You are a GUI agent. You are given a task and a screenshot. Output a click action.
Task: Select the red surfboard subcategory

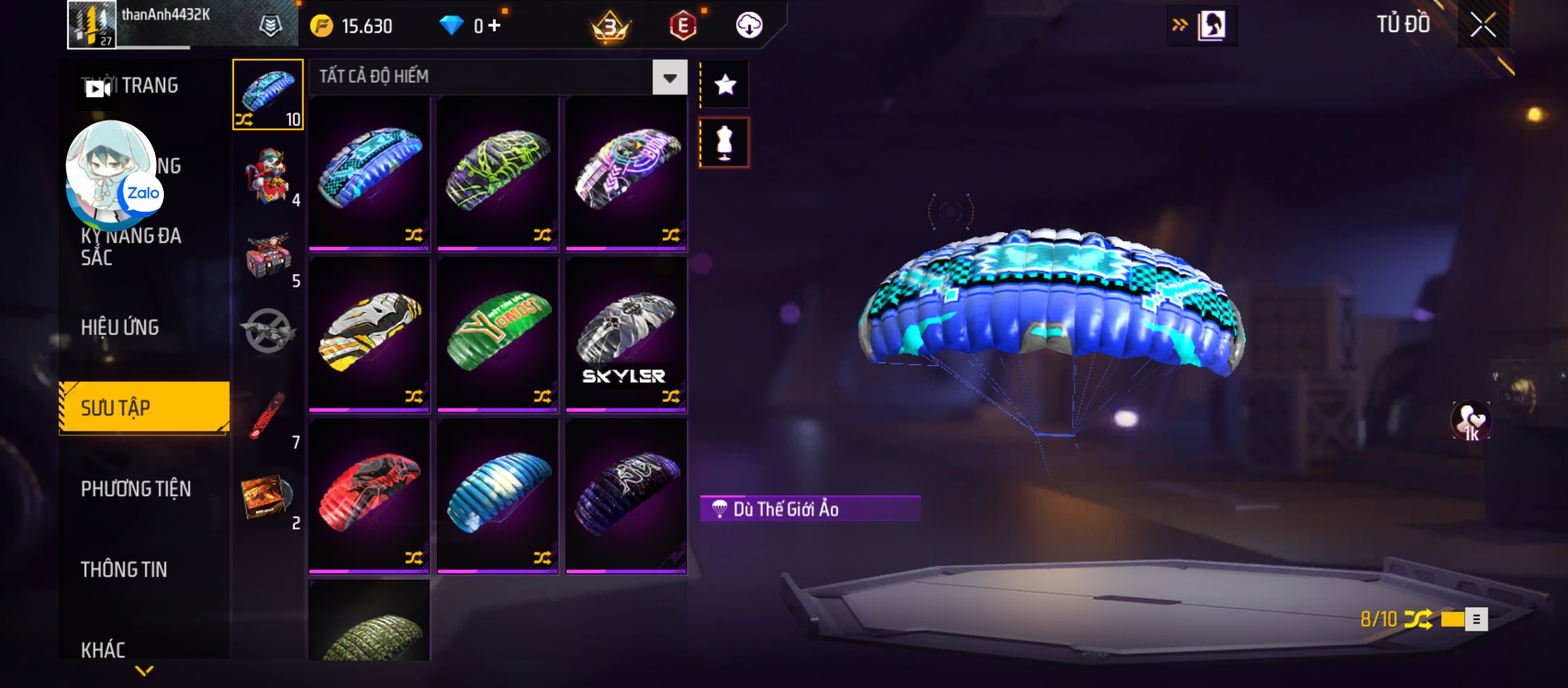[x=268, y=417]
